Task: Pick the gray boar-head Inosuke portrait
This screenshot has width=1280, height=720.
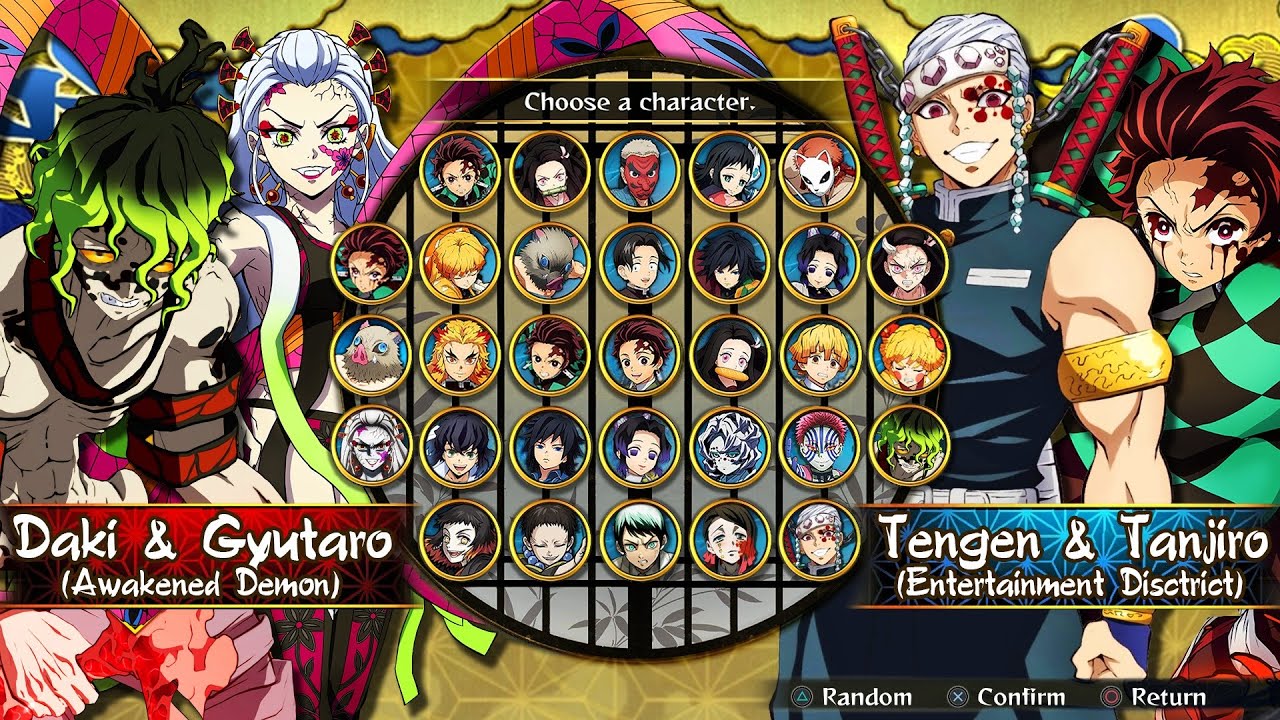Action: coord(549,263)
